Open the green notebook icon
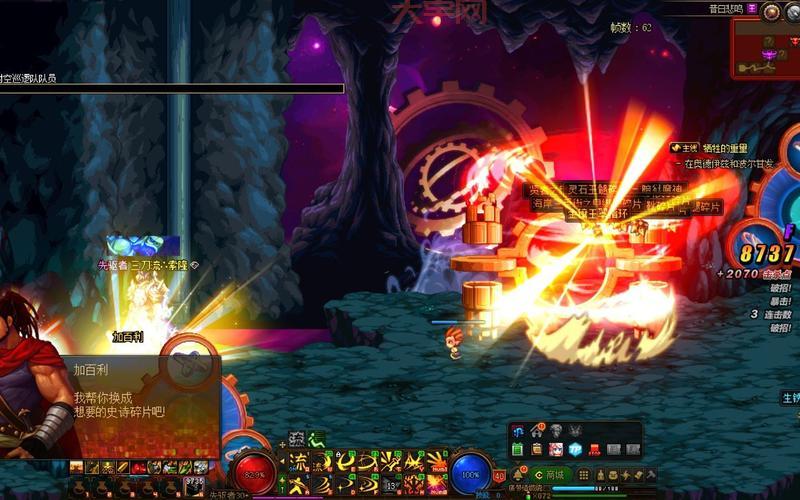Image resolution: width=800 pixels, height=500 pixels. pos(518,450)
